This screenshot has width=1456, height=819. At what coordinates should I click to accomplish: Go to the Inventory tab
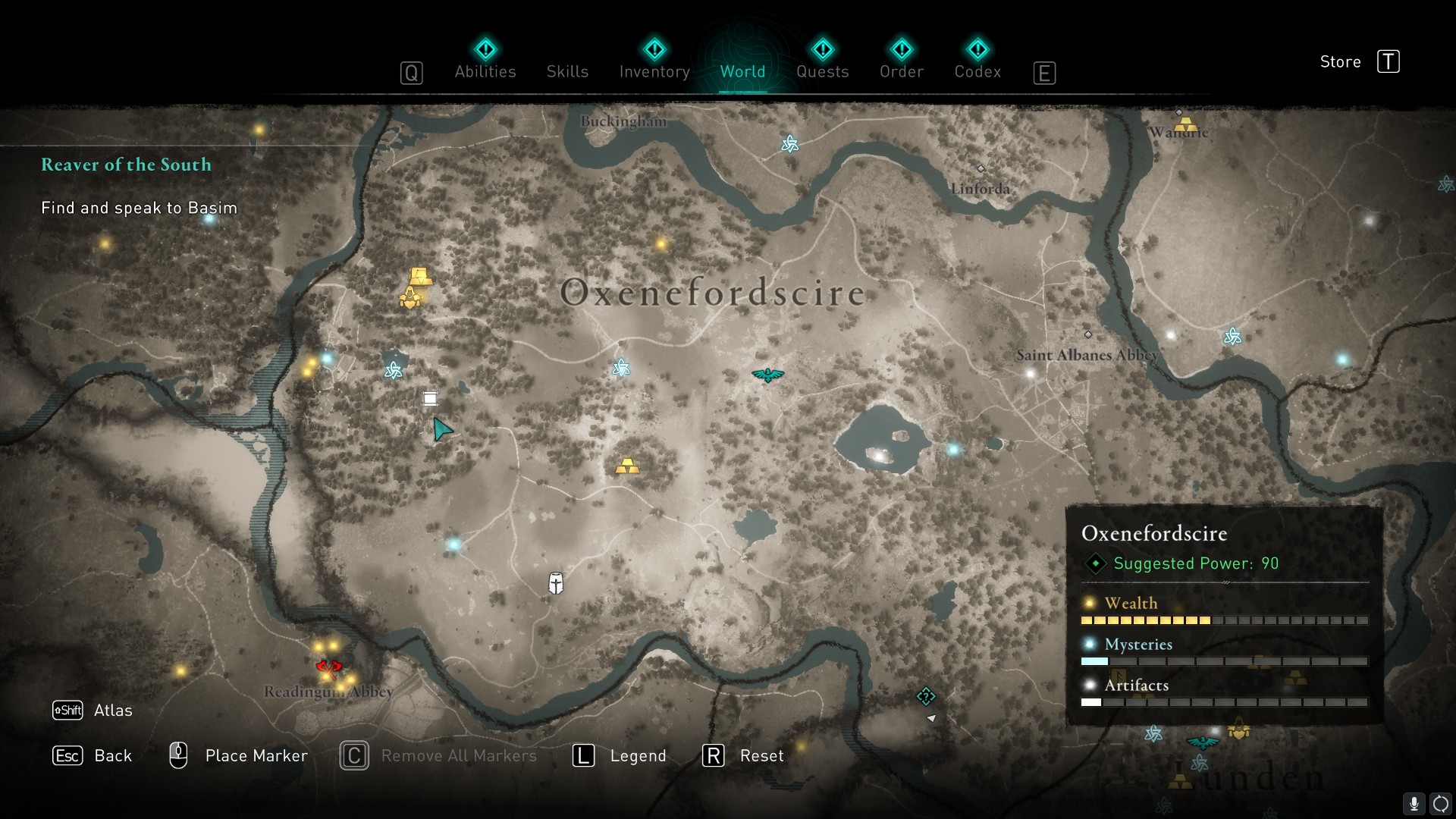coord(654,71)
